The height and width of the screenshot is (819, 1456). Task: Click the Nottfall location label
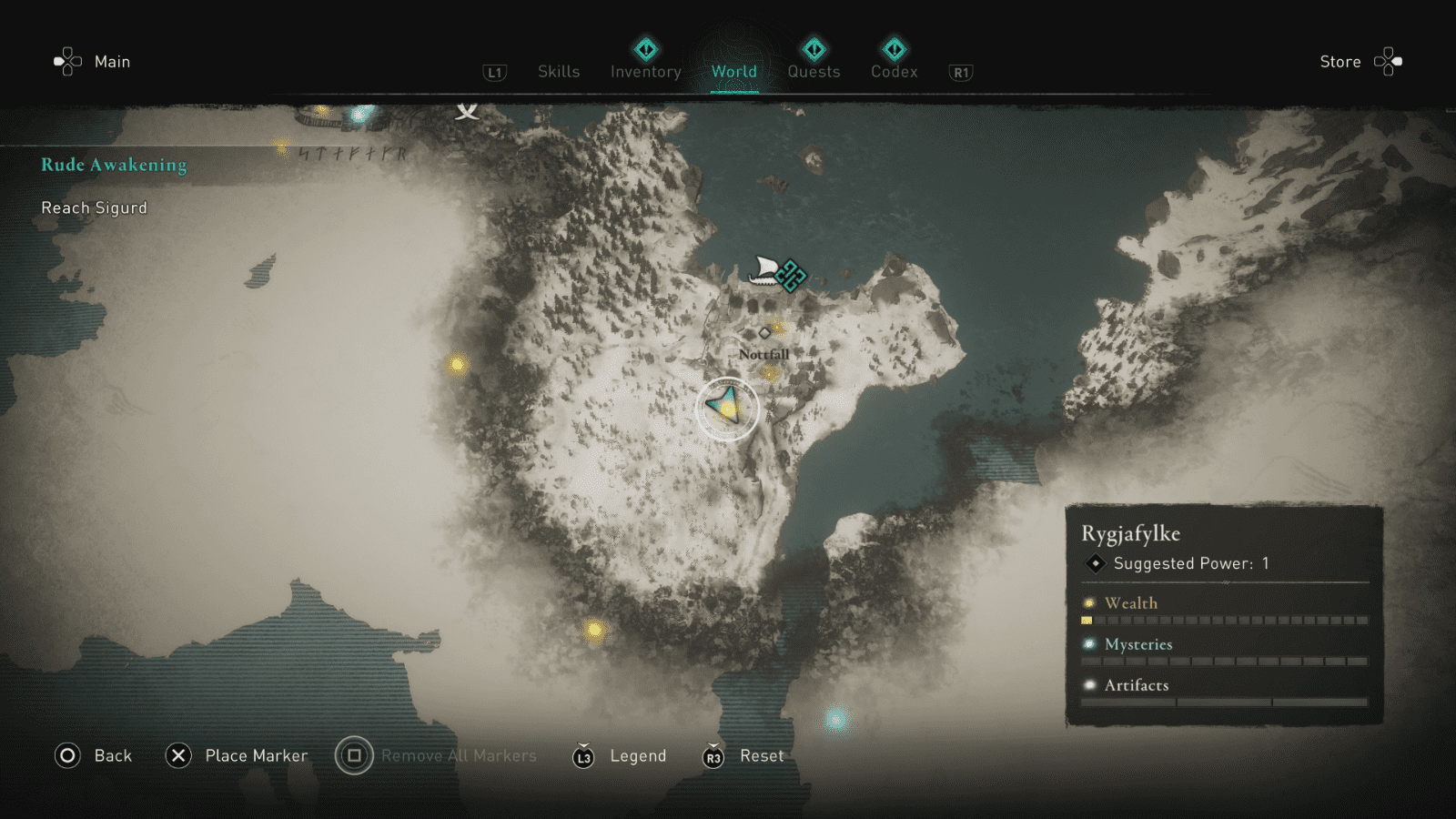coord(763,352)
